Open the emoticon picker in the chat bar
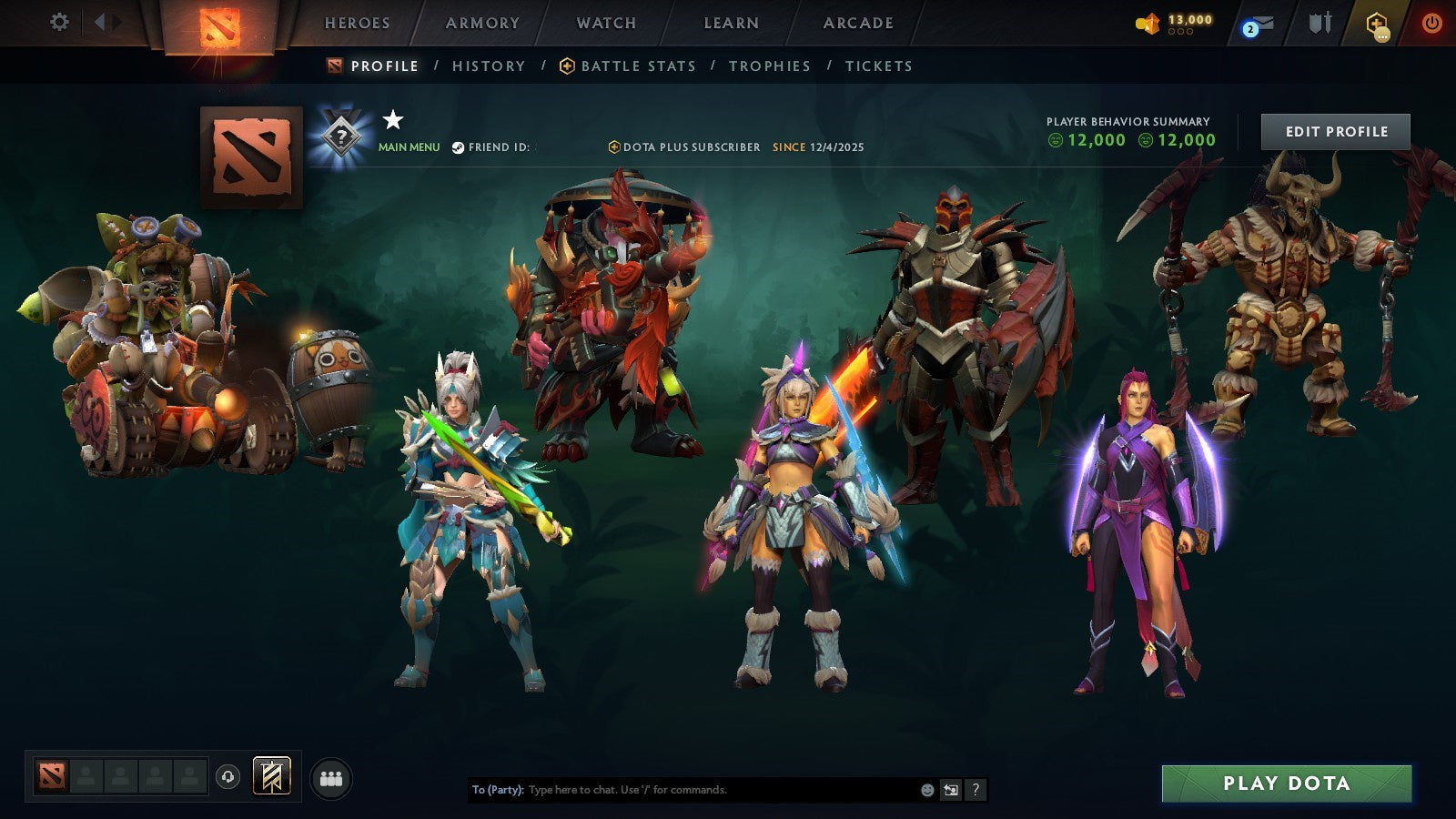The height and width of the screenshot is (819, 1456). pyautogui.click(x=927, y=789)
